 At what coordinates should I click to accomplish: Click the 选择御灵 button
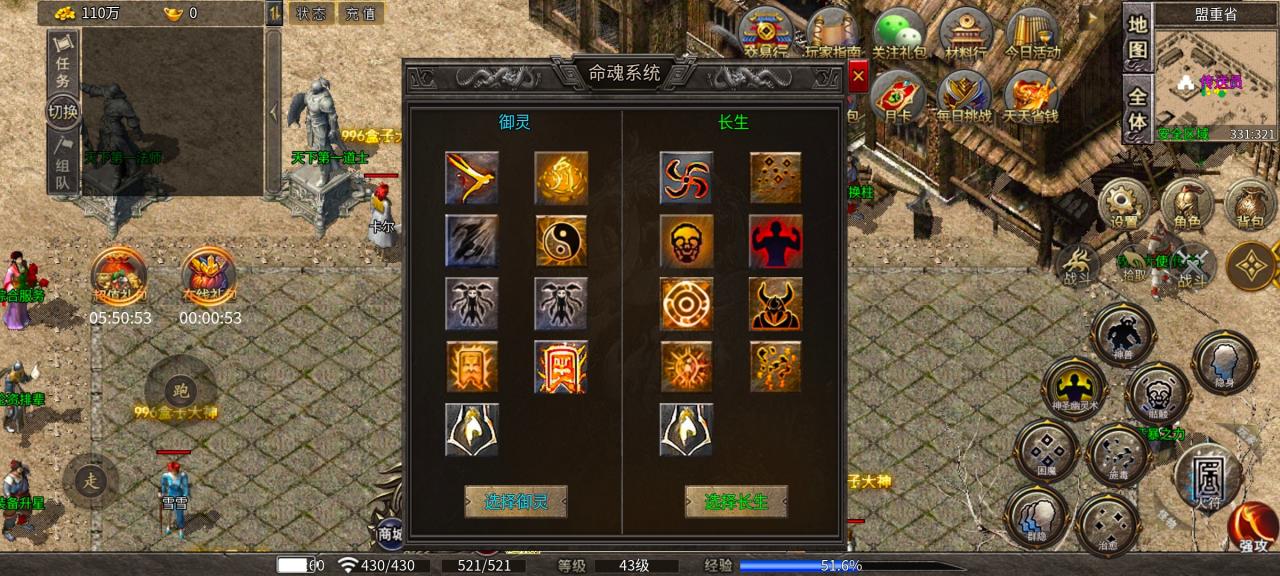[516, 501]
